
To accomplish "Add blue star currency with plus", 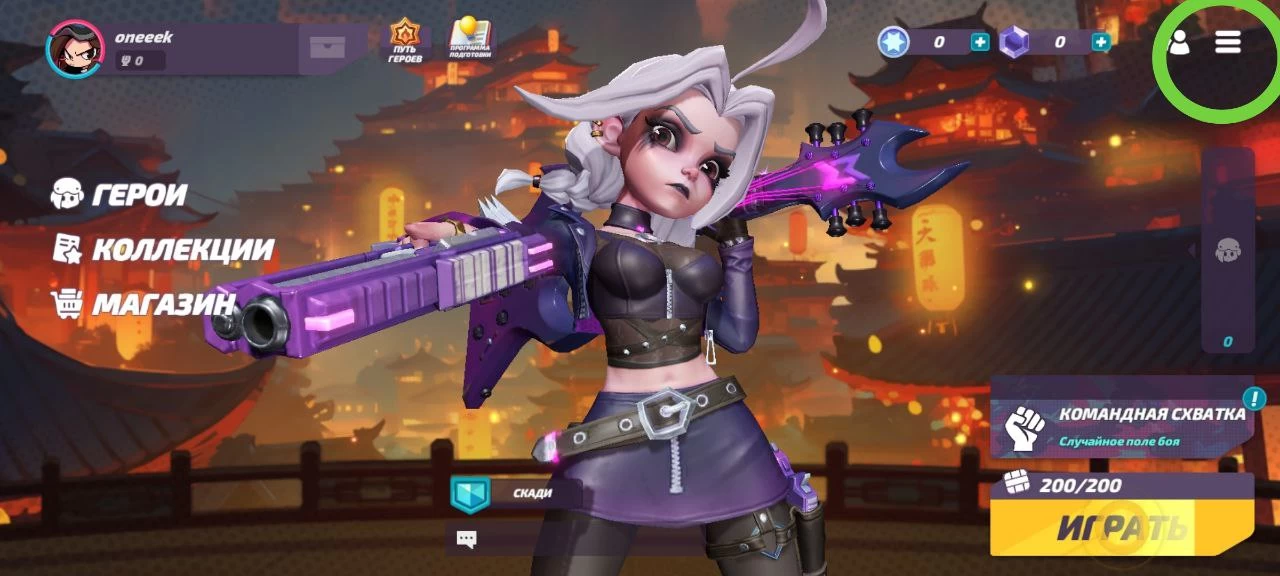I will click(980, 42).
